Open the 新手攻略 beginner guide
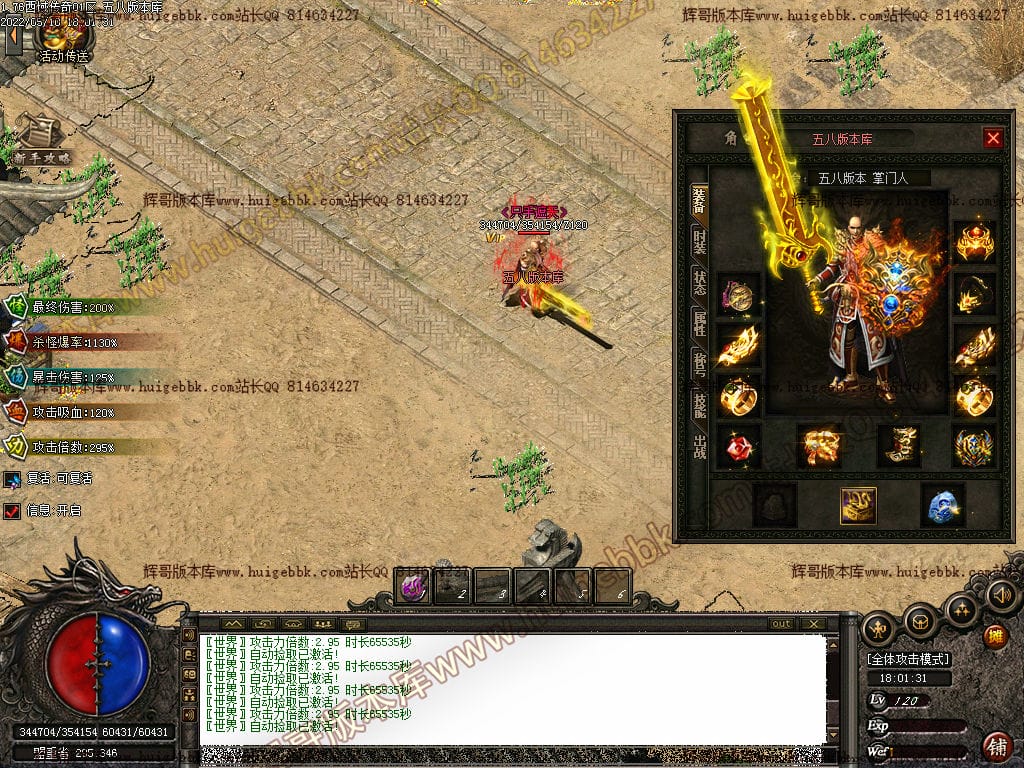 (40, 140)
